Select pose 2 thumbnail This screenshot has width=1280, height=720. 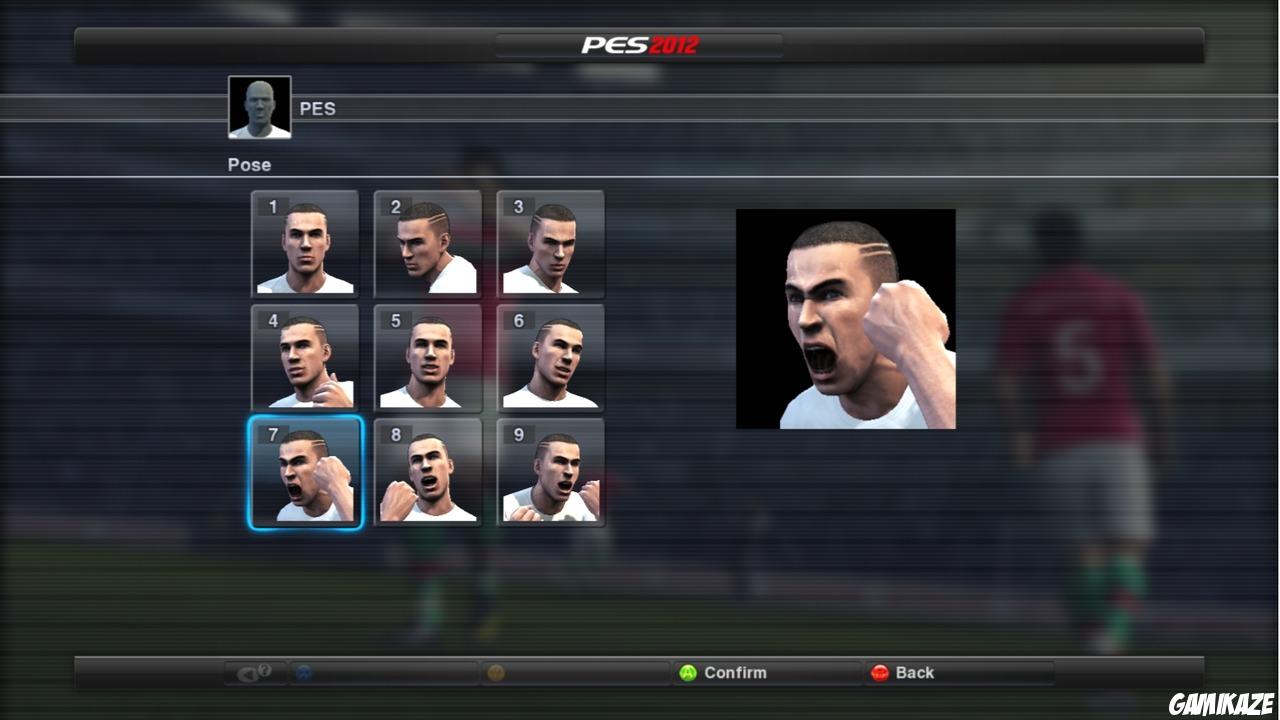(x=427, y=245)
